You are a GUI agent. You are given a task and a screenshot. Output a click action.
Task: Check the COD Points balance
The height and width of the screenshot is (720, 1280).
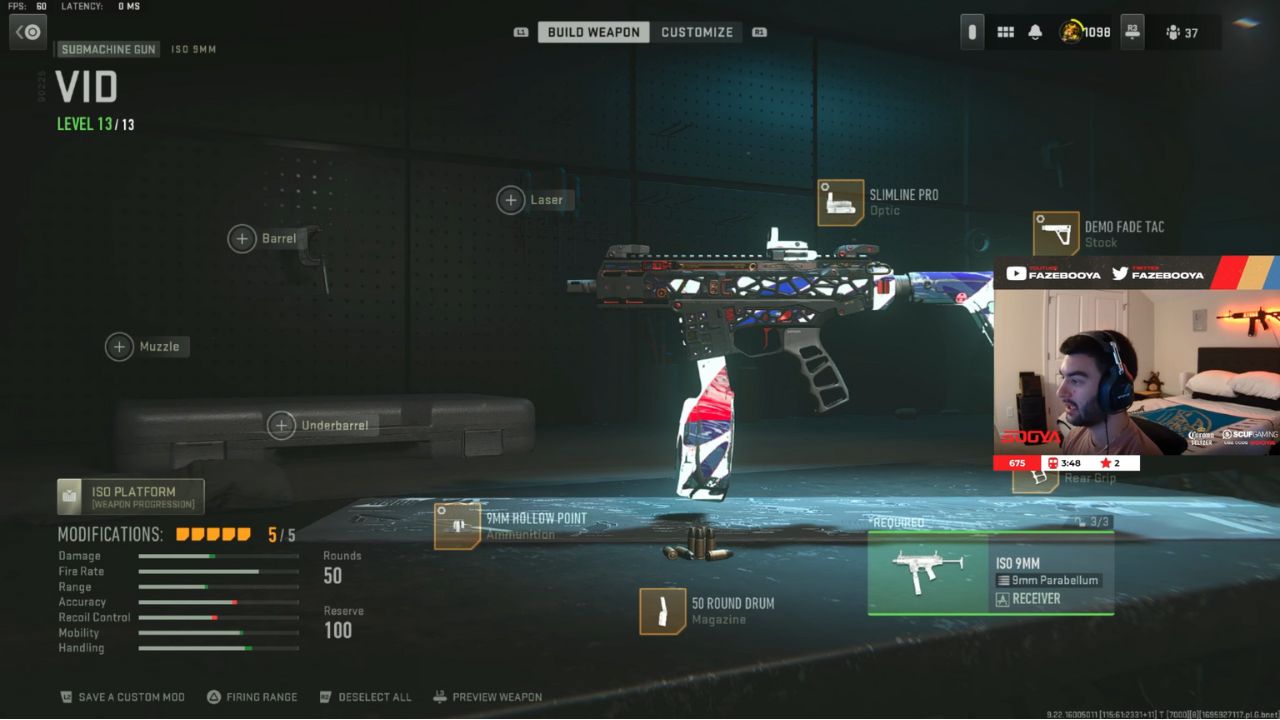point(1084,31)
